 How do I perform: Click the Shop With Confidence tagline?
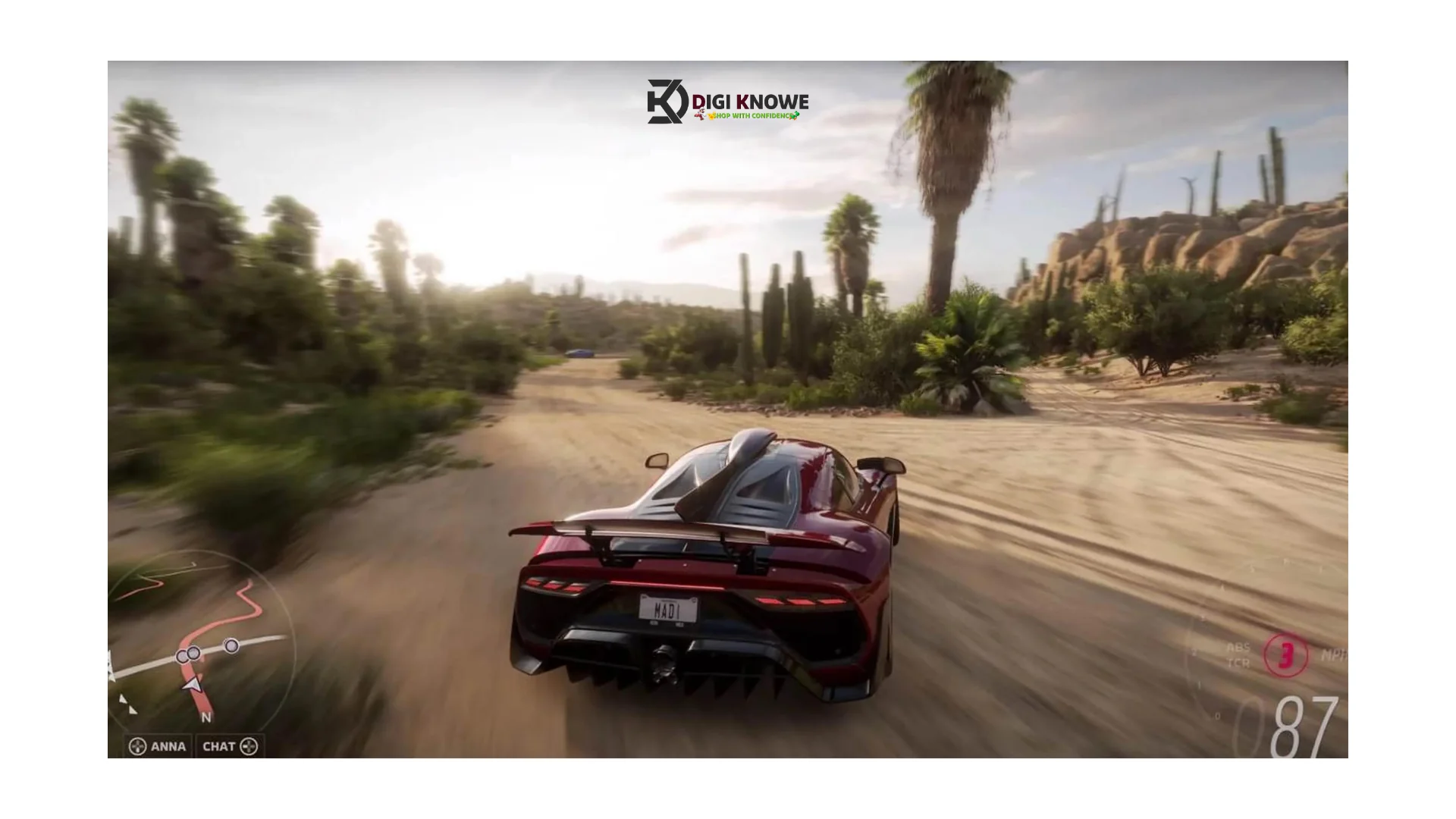(x=747, y=116)
